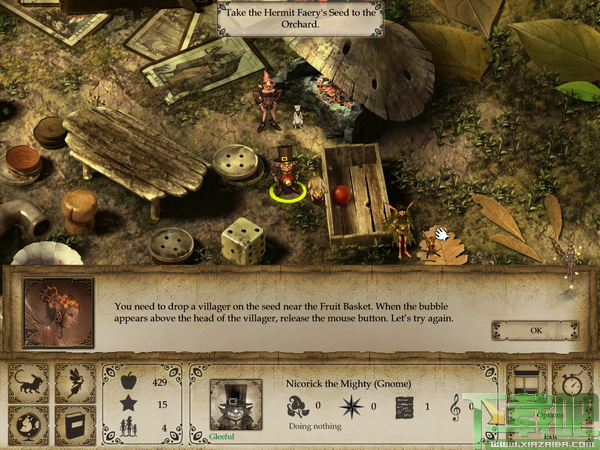This screenshot has height=450, width=600.
Task: Click the stopwatch game speed button
Action: coord(573,381)
